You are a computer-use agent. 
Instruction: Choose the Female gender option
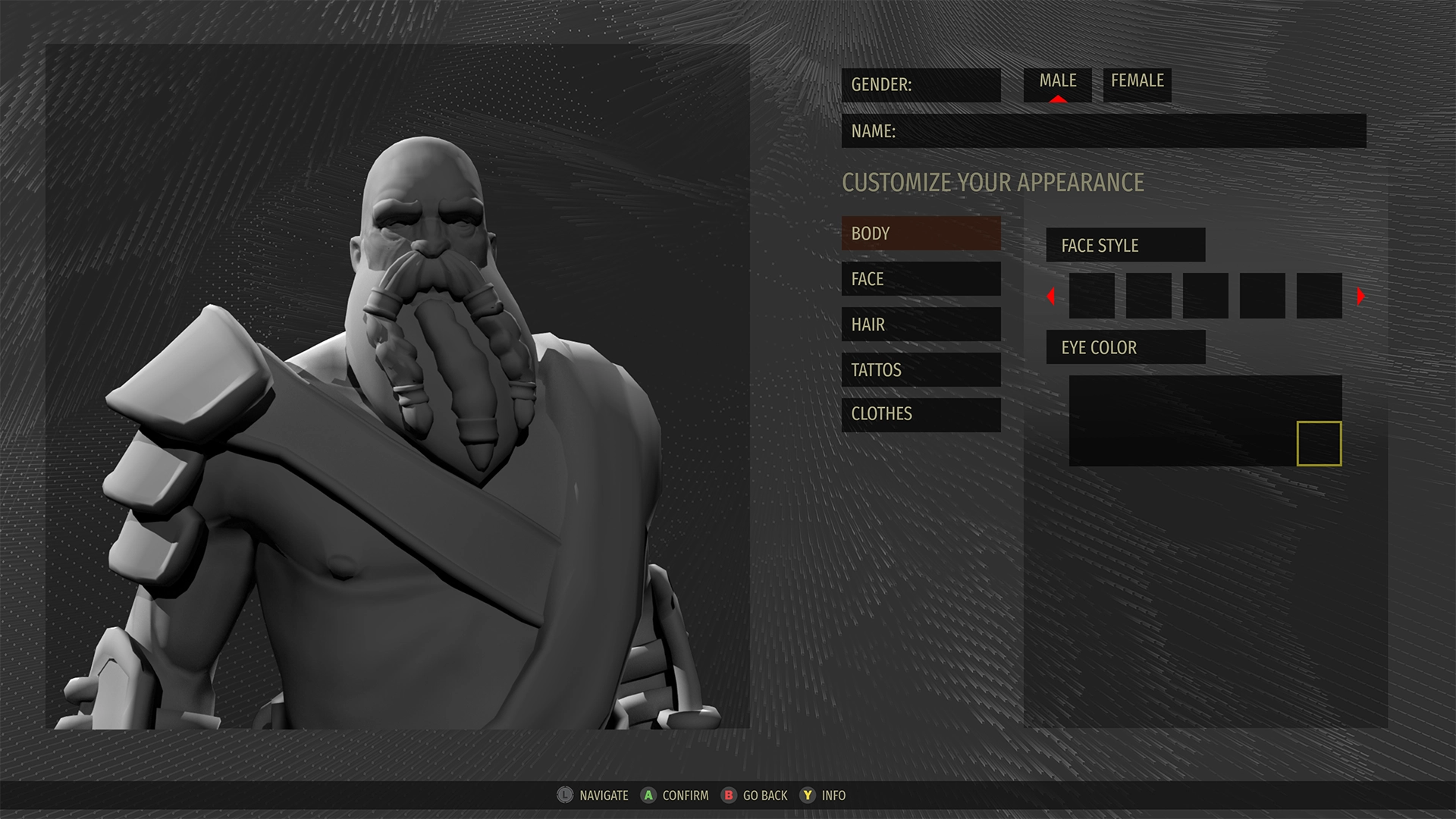(1137, 83)
